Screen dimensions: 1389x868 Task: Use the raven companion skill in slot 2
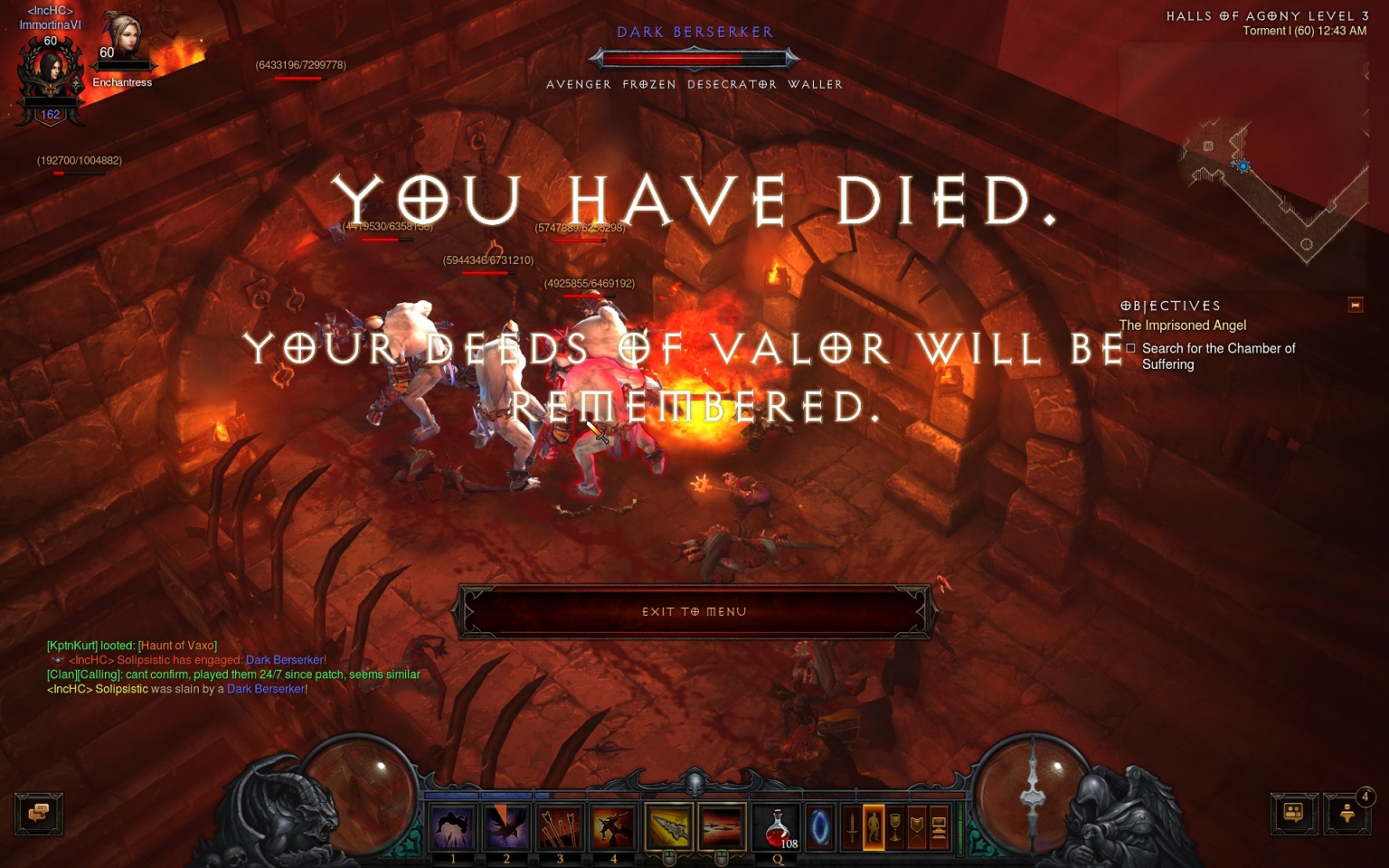tap(506, 826)
